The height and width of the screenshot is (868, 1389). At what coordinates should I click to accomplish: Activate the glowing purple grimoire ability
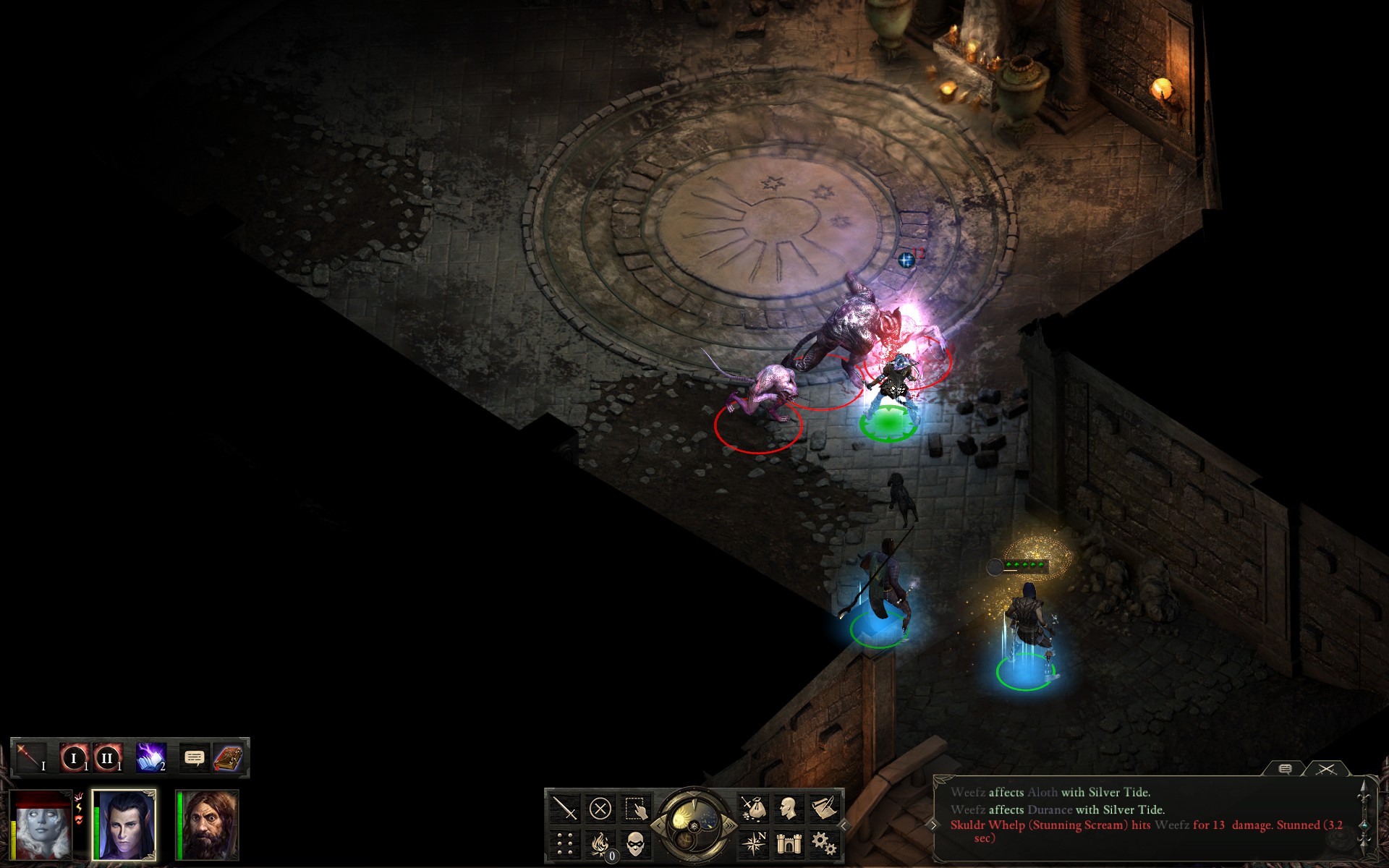click(151, 757)
